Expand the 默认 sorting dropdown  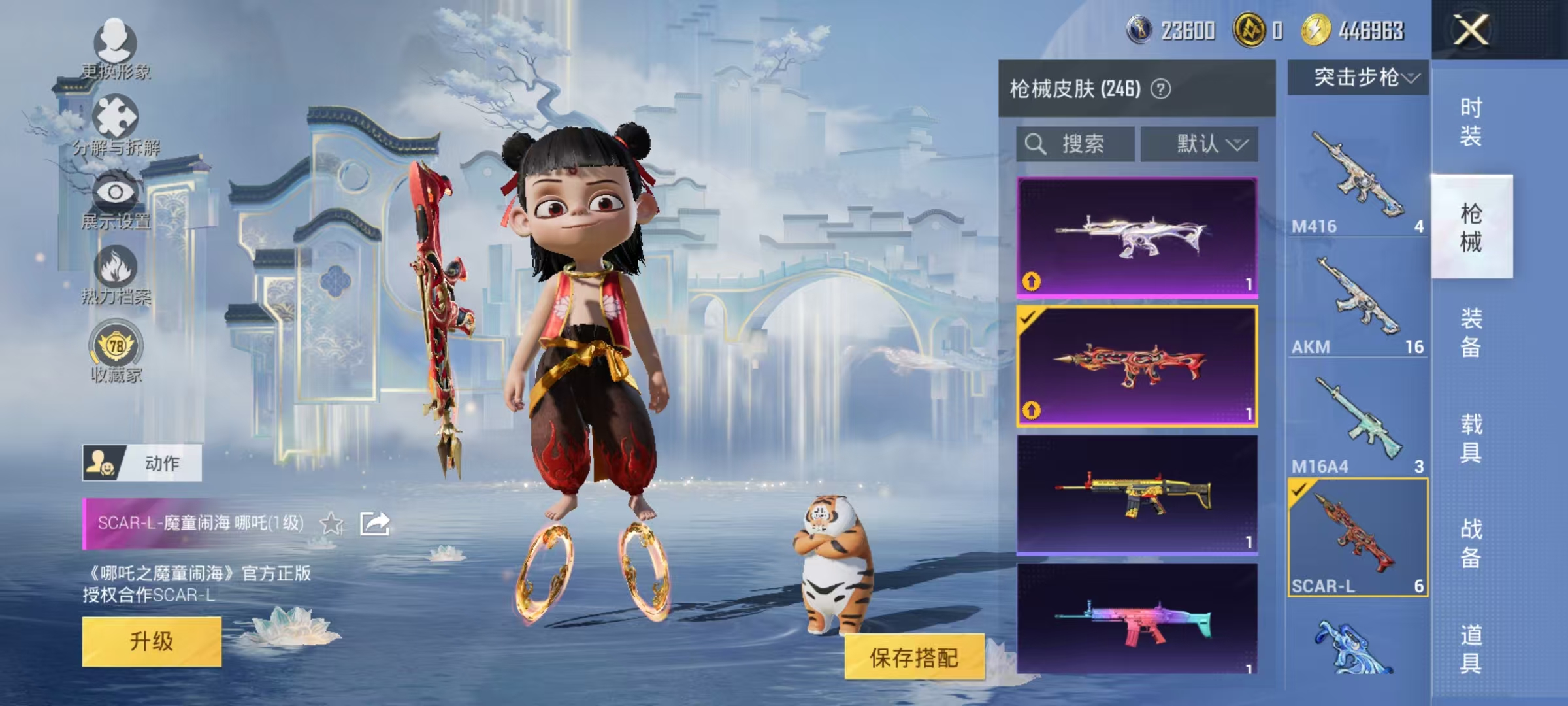tap(1201, 144)
